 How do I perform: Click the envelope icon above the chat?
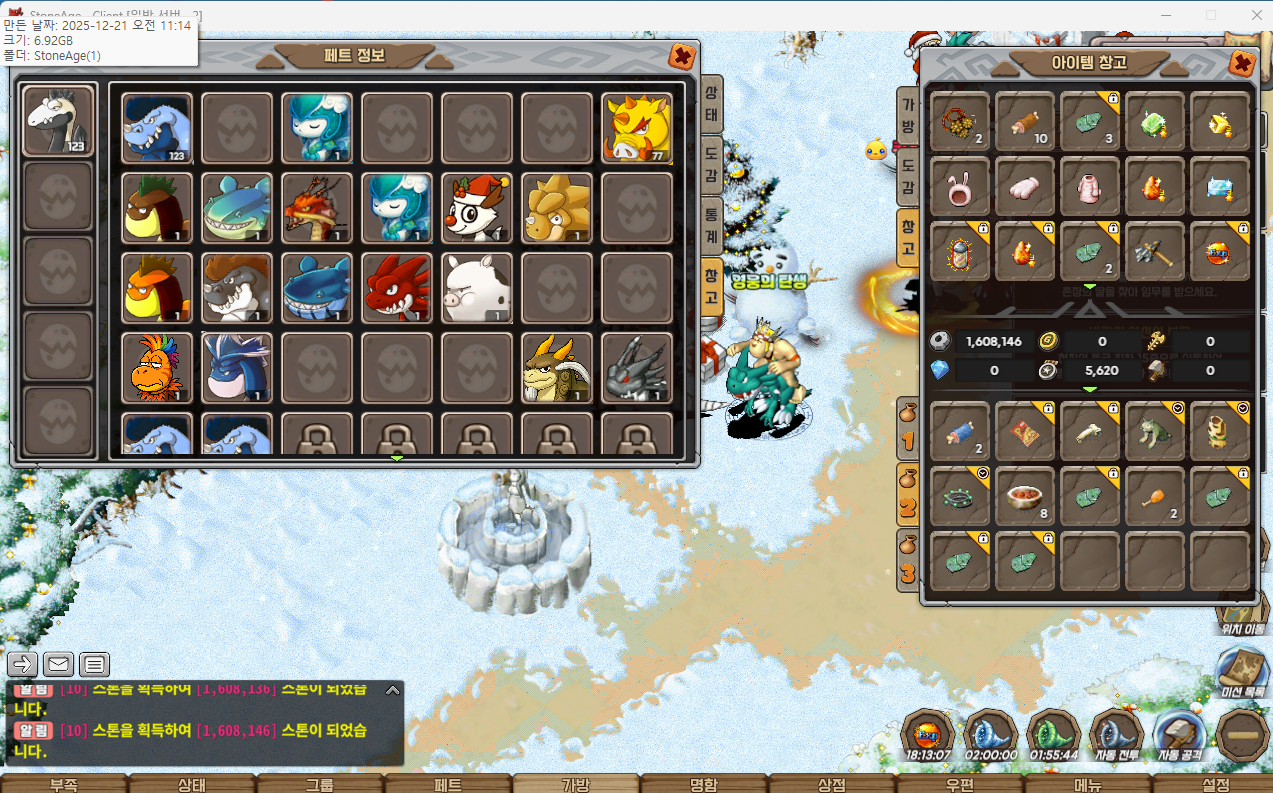[x=59, y=664]
